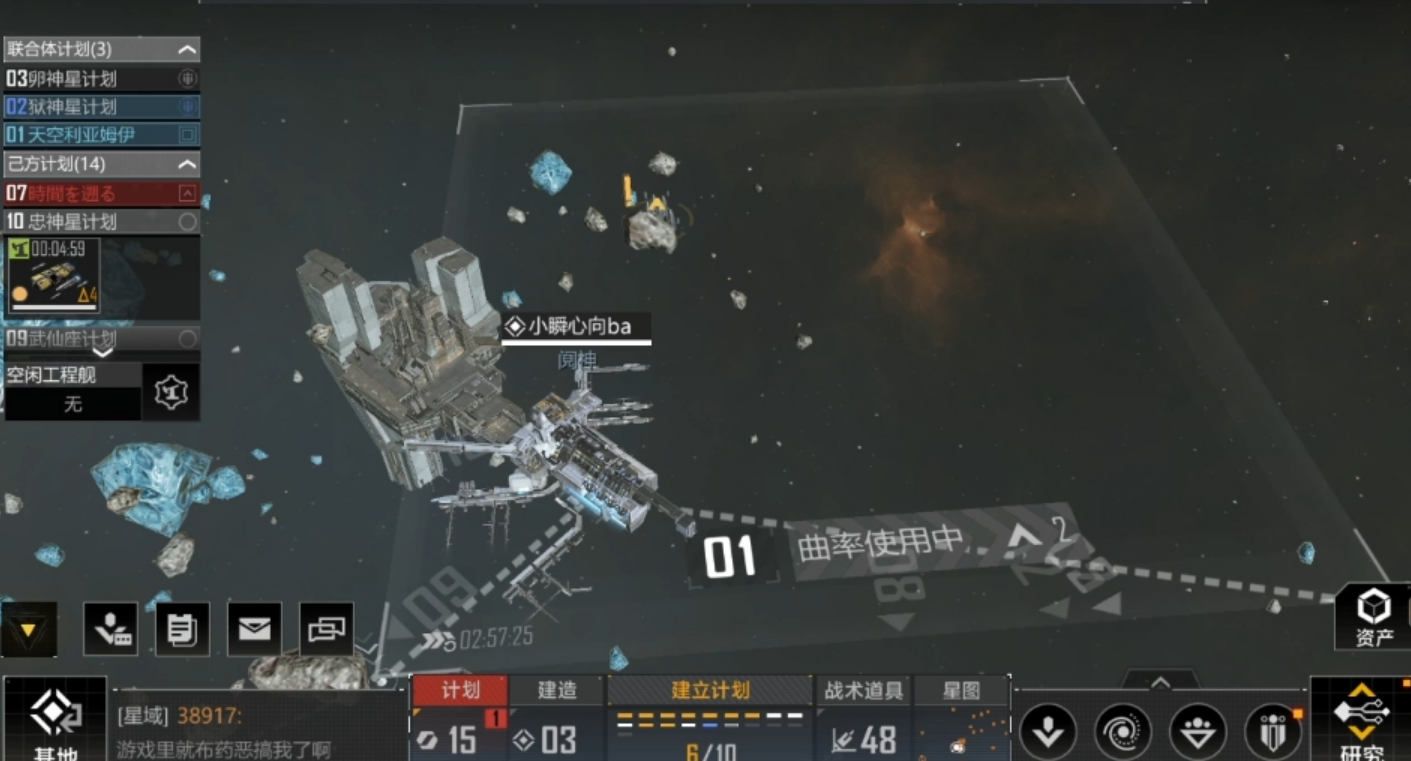Switch to the 建造 tab
Image resolution: width=1411 pixels, height=761 pixels.
coord(557,690)
